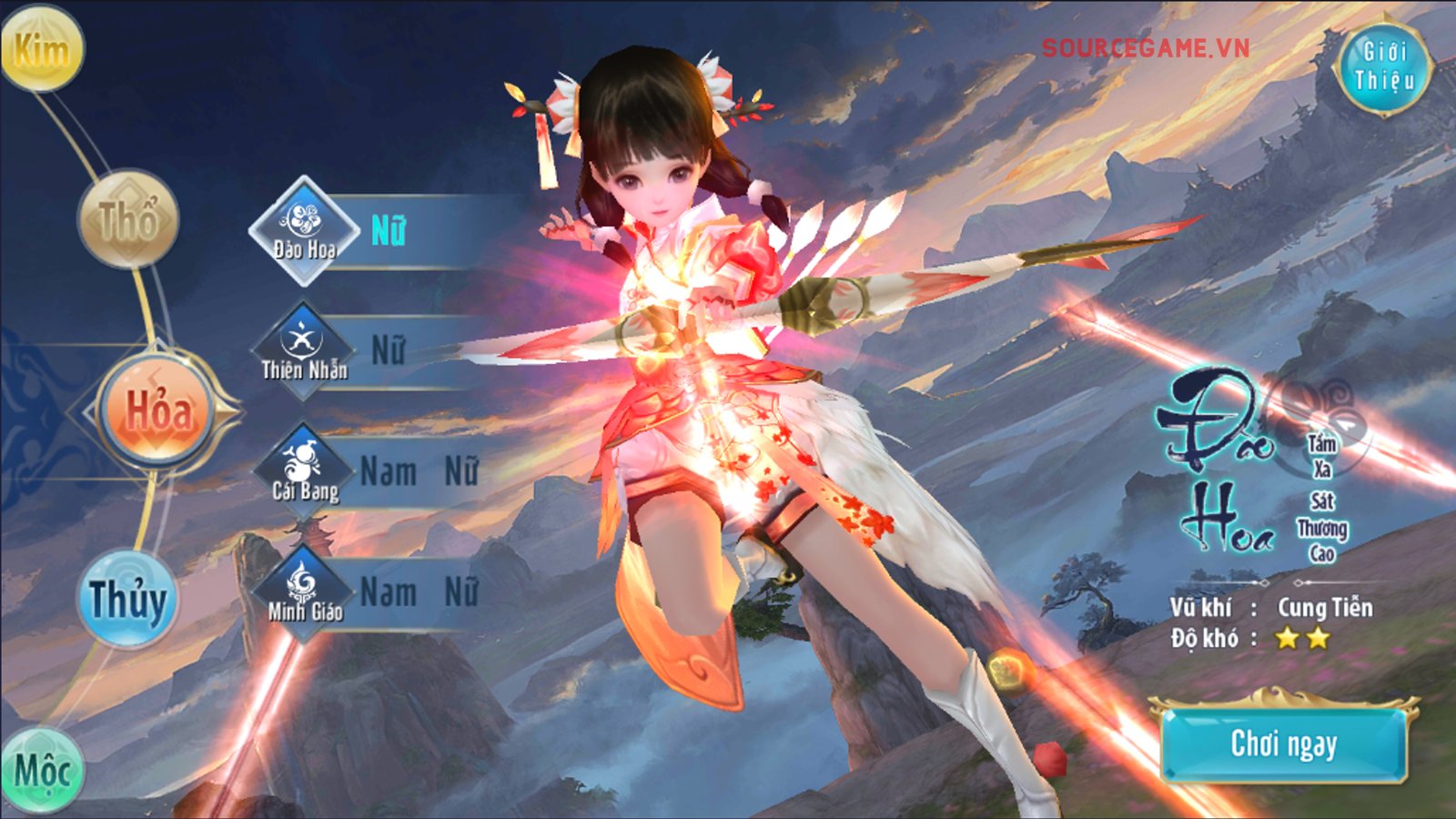Select the Thủy water element

tap(128, 600)
